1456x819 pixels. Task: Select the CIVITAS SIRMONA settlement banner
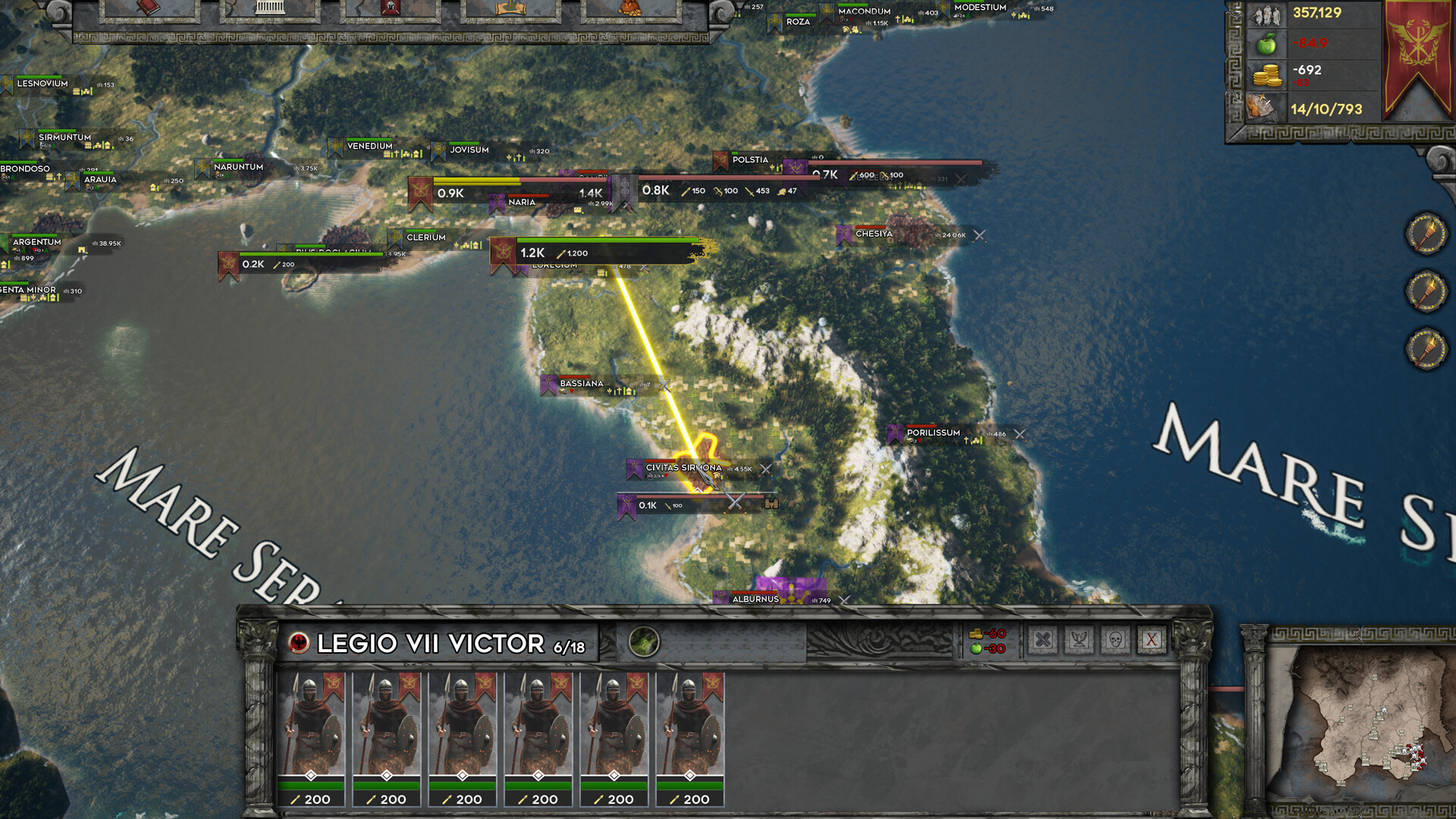pyautogui.click(x=632, y=469)
